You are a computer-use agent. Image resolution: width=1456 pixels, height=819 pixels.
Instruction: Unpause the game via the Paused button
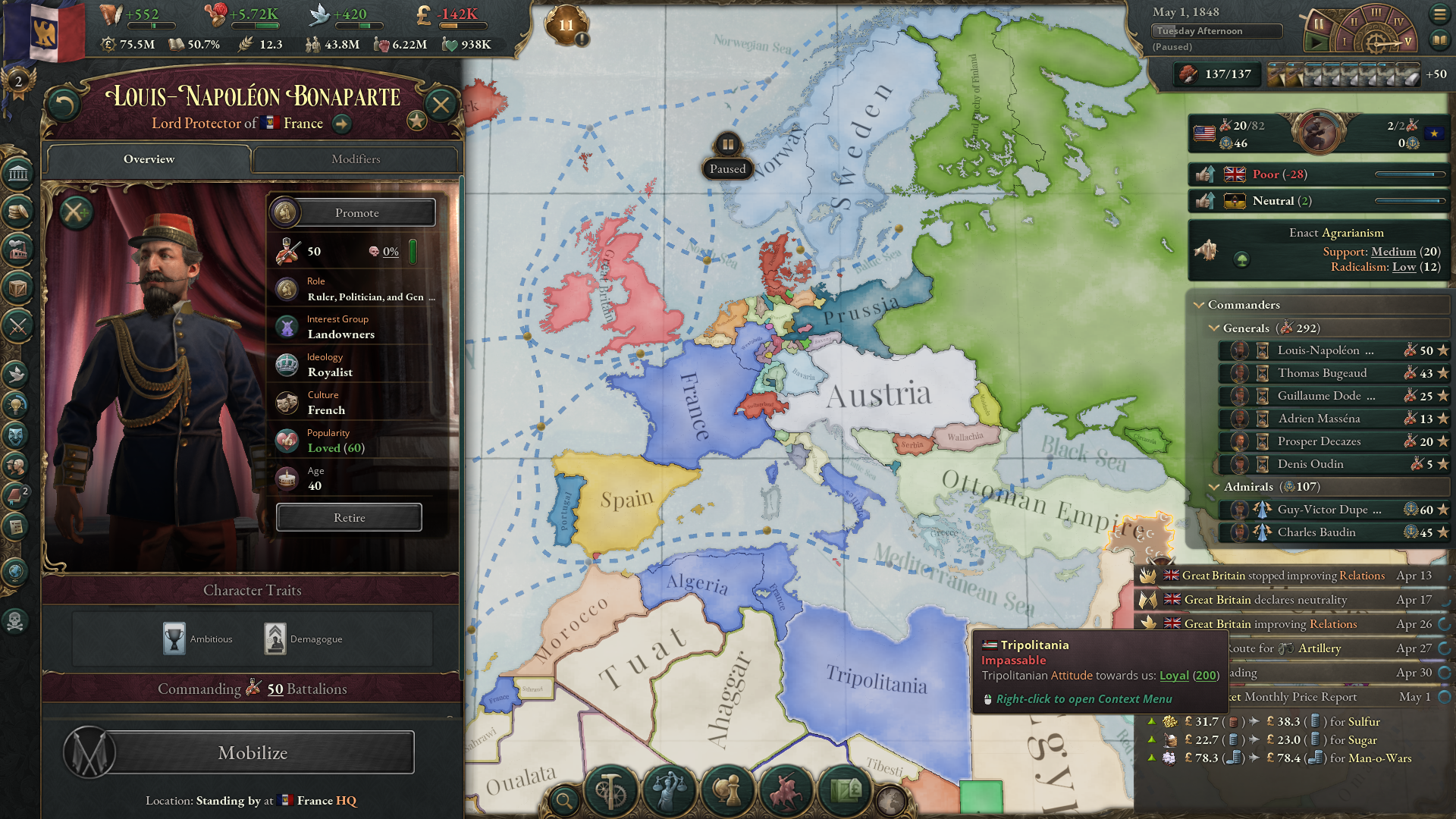point(727,155)
